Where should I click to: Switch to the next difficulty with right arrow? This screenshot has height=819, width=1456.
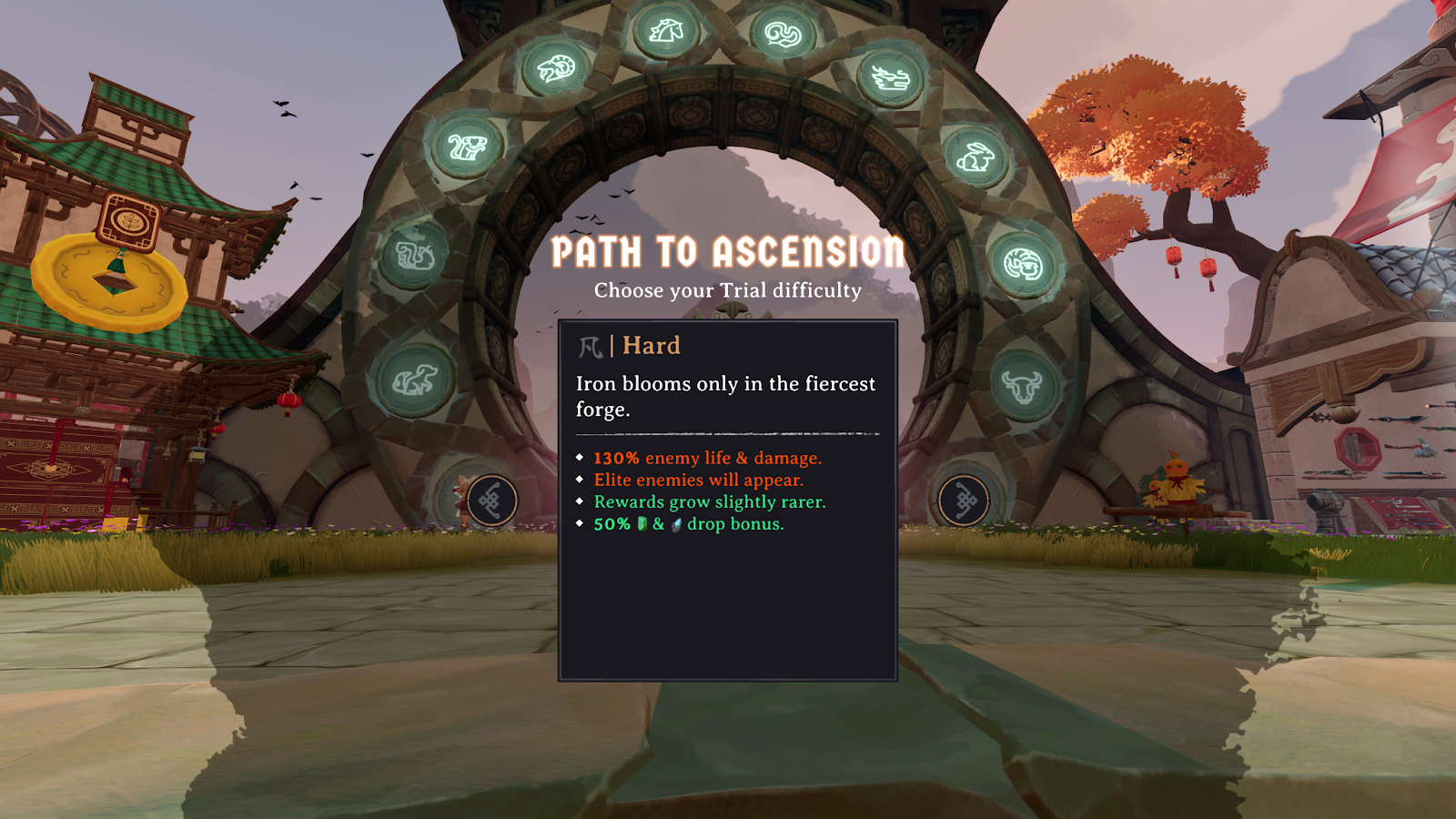(x=964, y=500)
